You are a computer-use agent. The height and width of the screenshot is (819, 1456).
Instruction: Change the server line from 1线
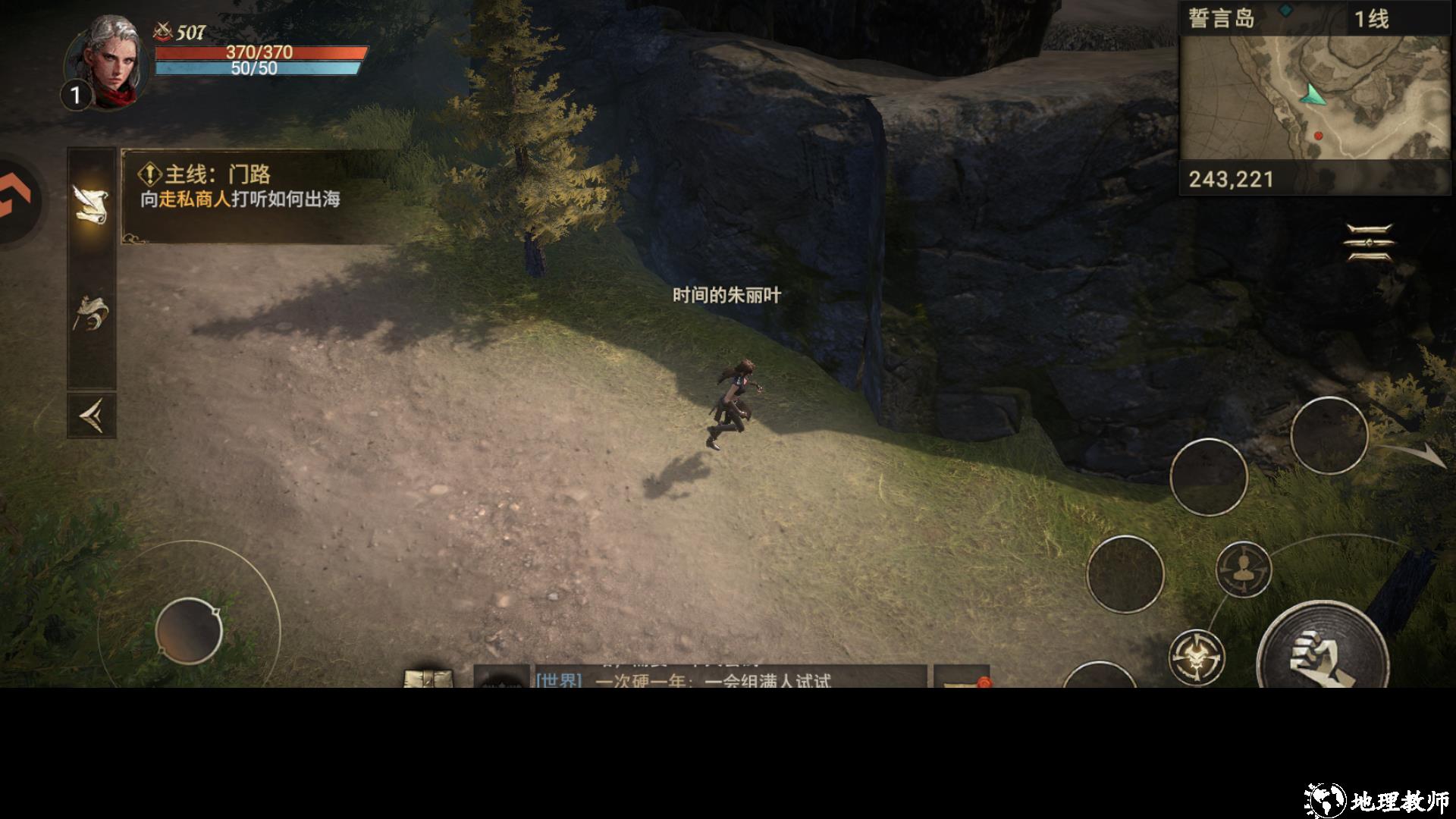pyautogui.click(x=1371, y=19)
